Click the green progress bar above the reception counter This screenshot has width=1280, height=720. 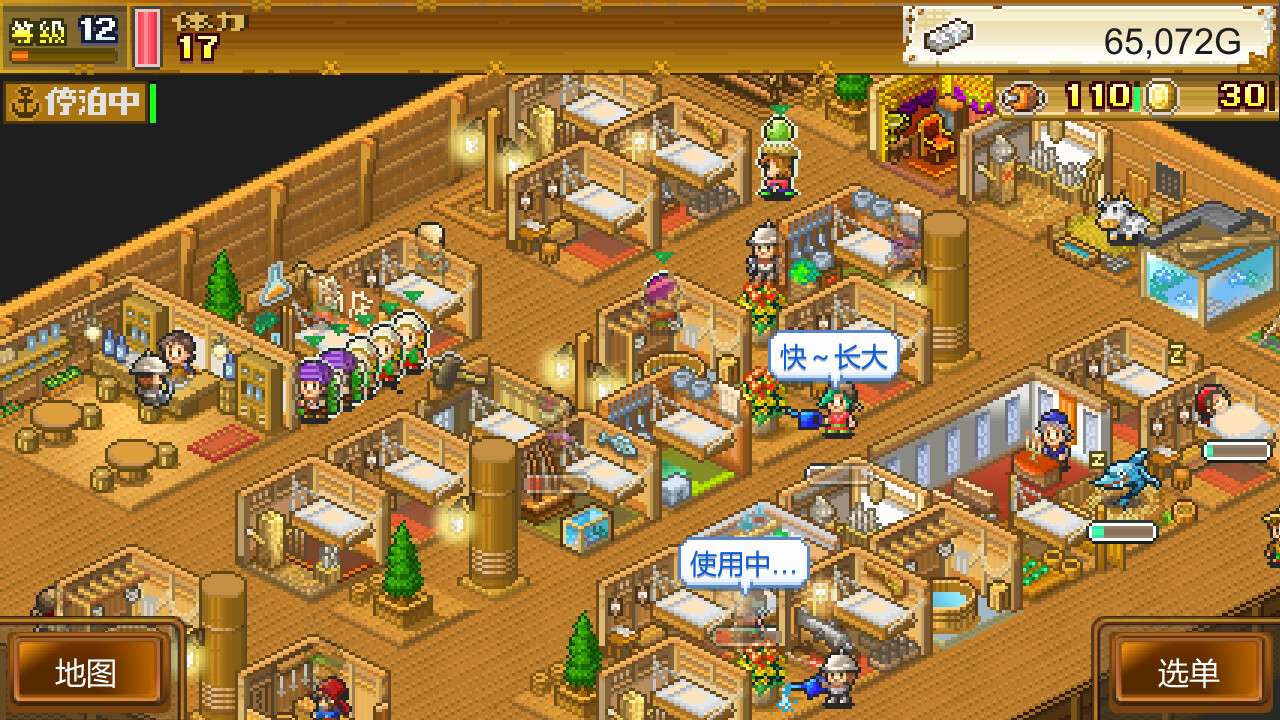pyautogui.click(x=1120, y=530)
